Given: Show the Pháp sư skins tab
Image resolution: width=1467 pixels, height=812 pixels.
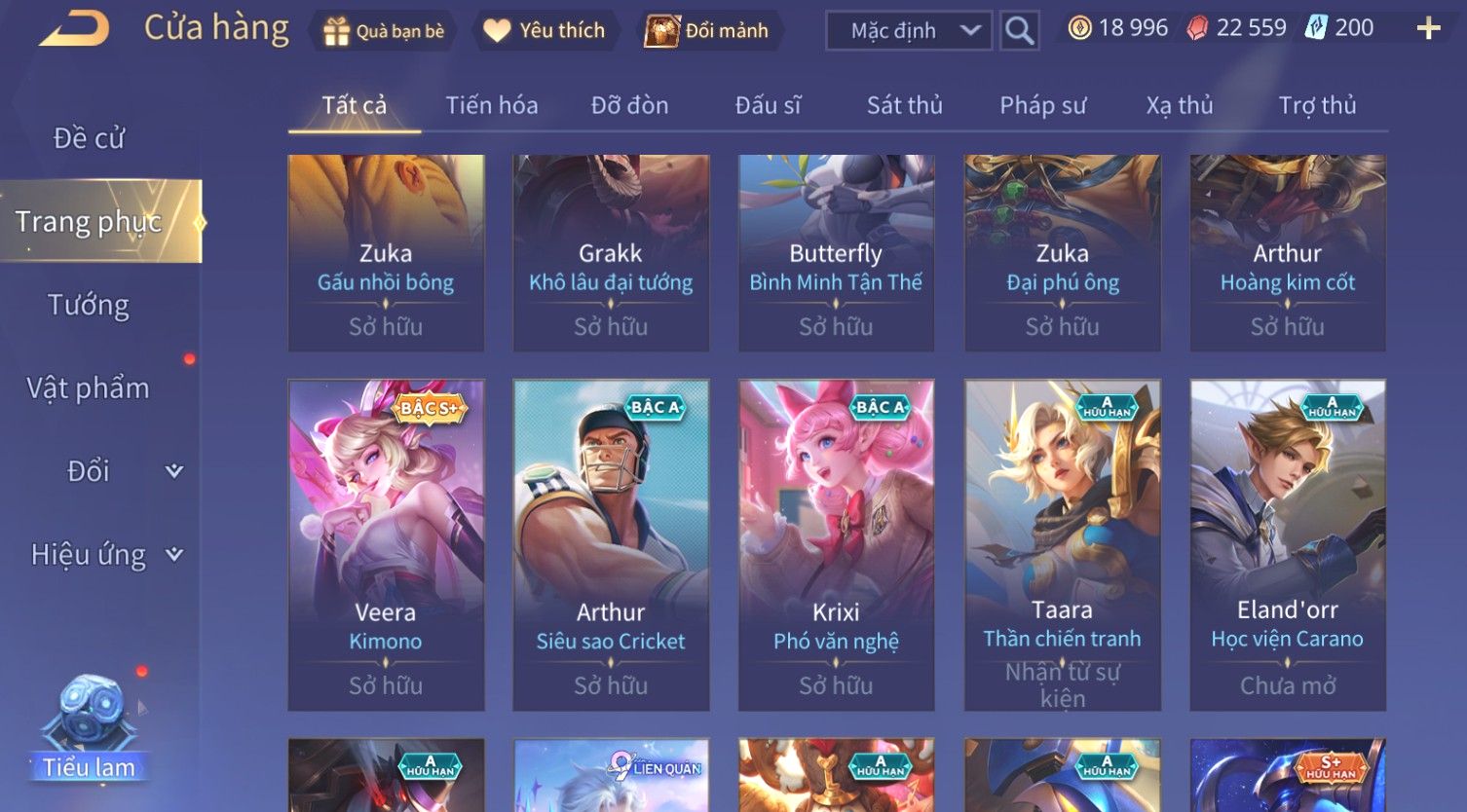Looking at the screenshot, I should coord(1042,105).
